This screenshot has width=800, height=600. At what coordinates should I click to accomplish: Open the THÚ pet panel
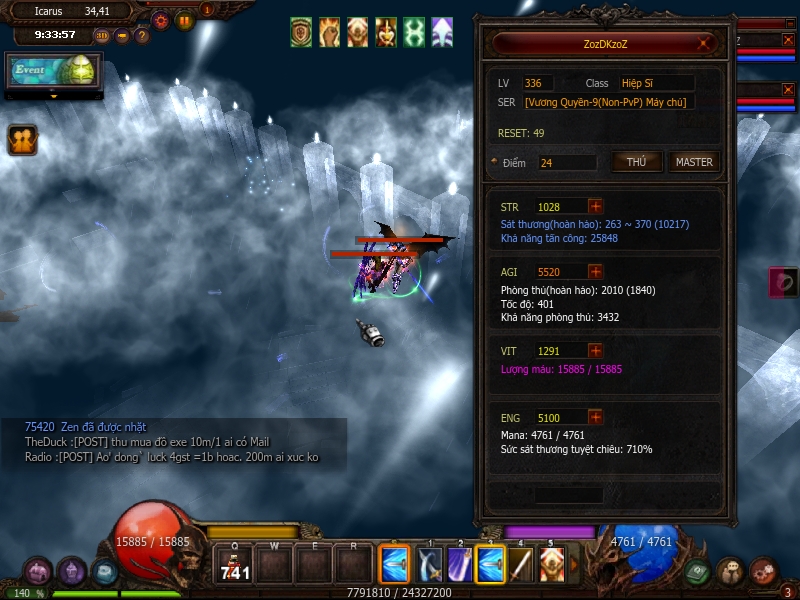[x=636, y=162]
